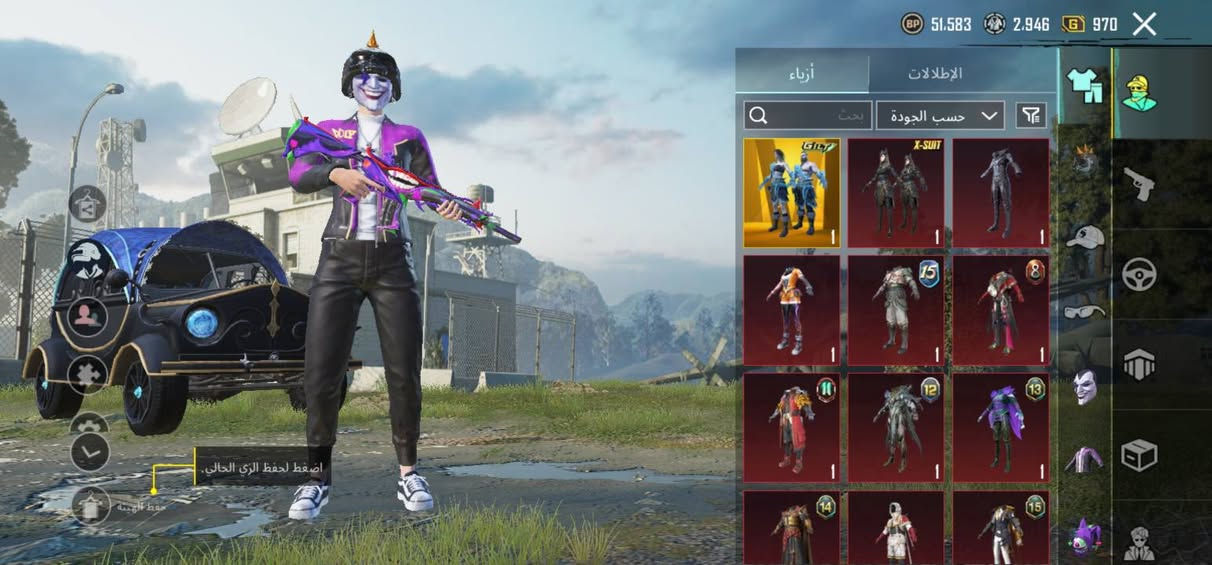Pick the red outfit with badge 8
This screenshot has width=1212, height=565.
point(1000,310)
